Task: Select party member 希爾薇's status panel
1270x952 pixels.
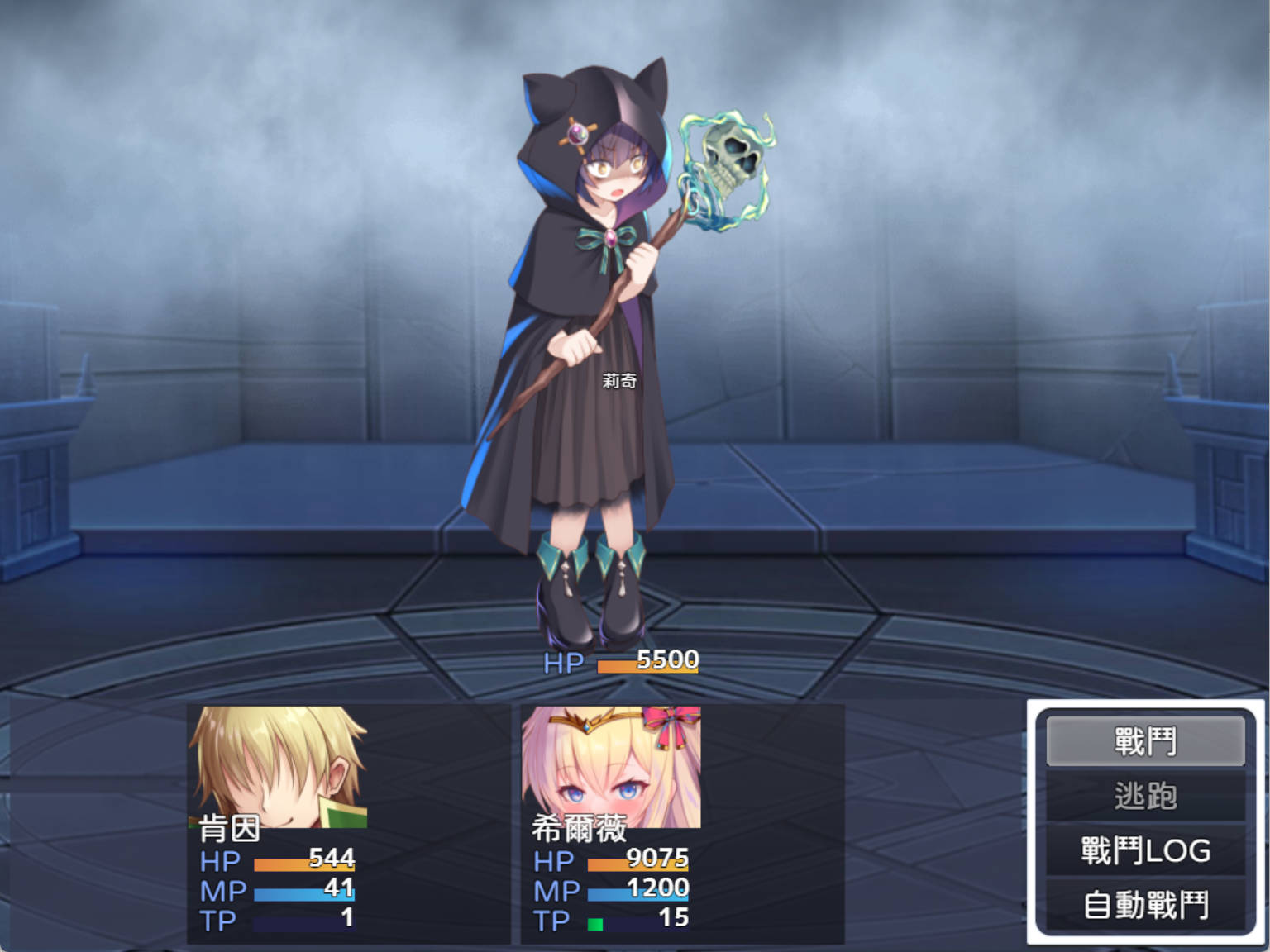Action: 682,823
